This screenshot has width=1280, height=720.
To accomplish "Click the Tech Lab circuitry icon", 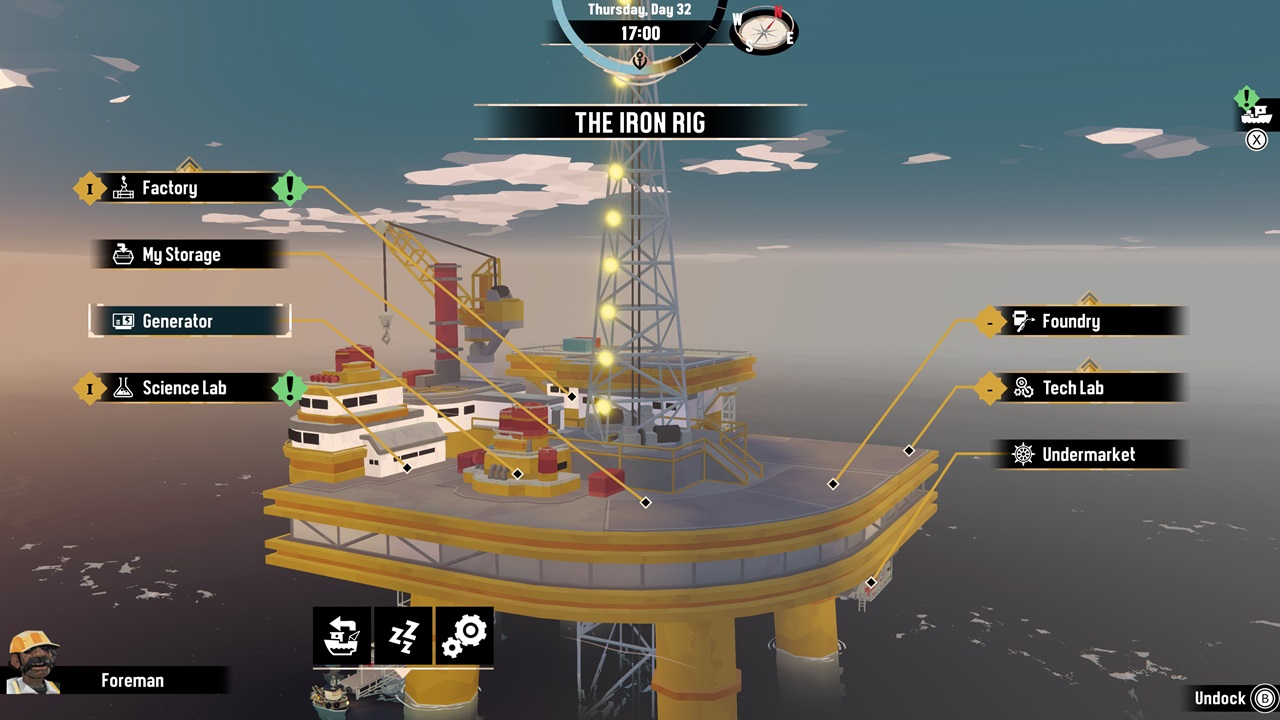I will pyautogui.click(x=1022, y=388).
